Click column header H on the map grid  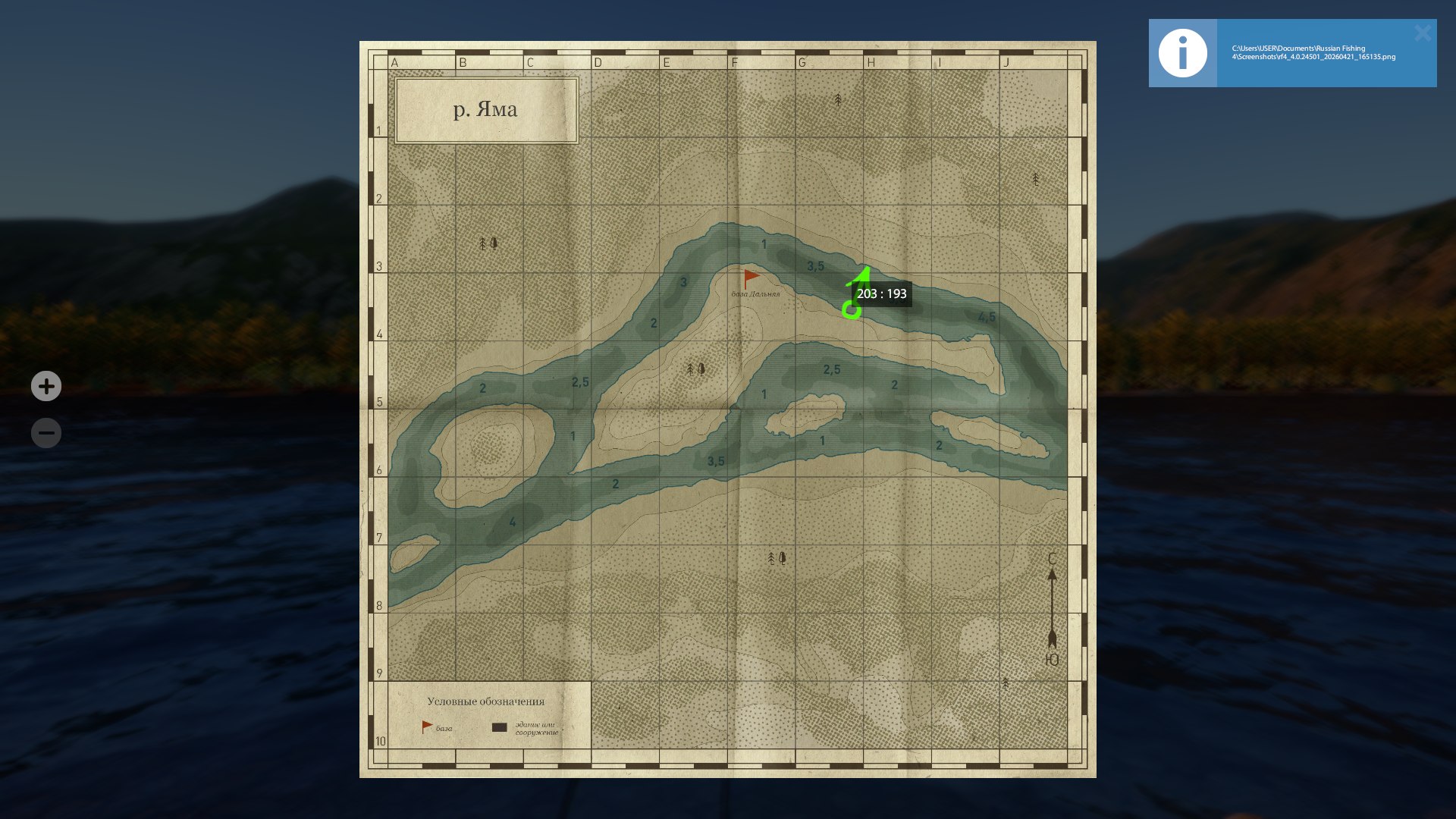(870, 62)
